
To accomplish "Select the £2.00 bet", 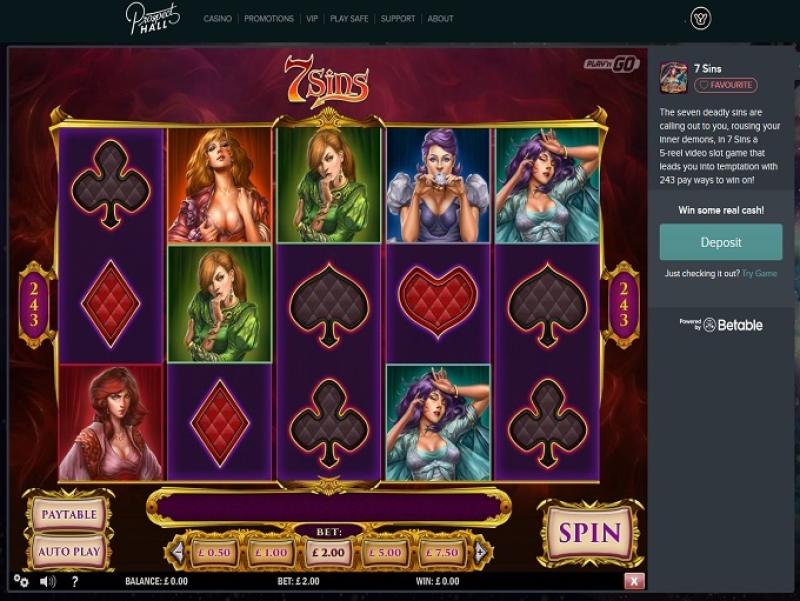I will [x=329, y=552].
